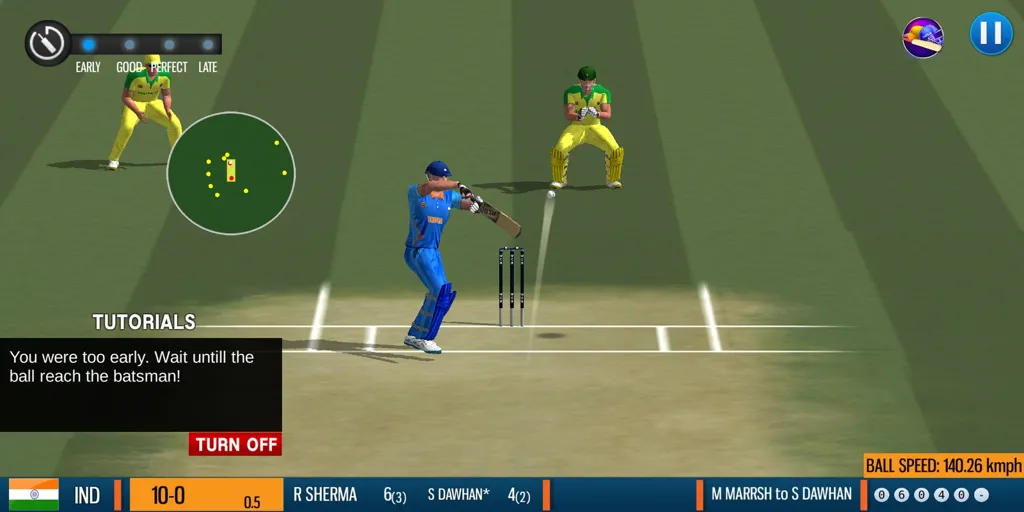Open the circular field placement radar
The image size is (1024, 512).
pyautogui.click(x=231, y=173)
